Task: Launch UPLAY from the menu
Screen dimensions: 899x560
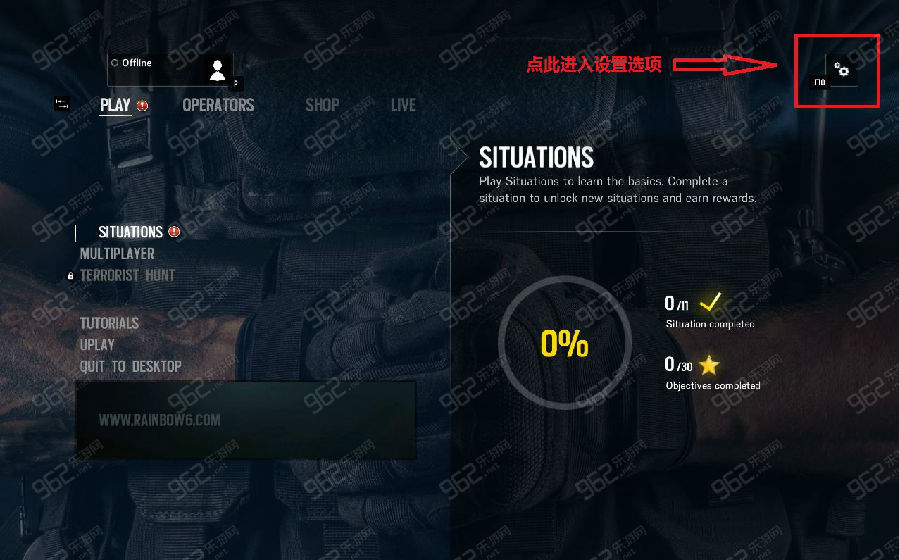Action: 97,345
